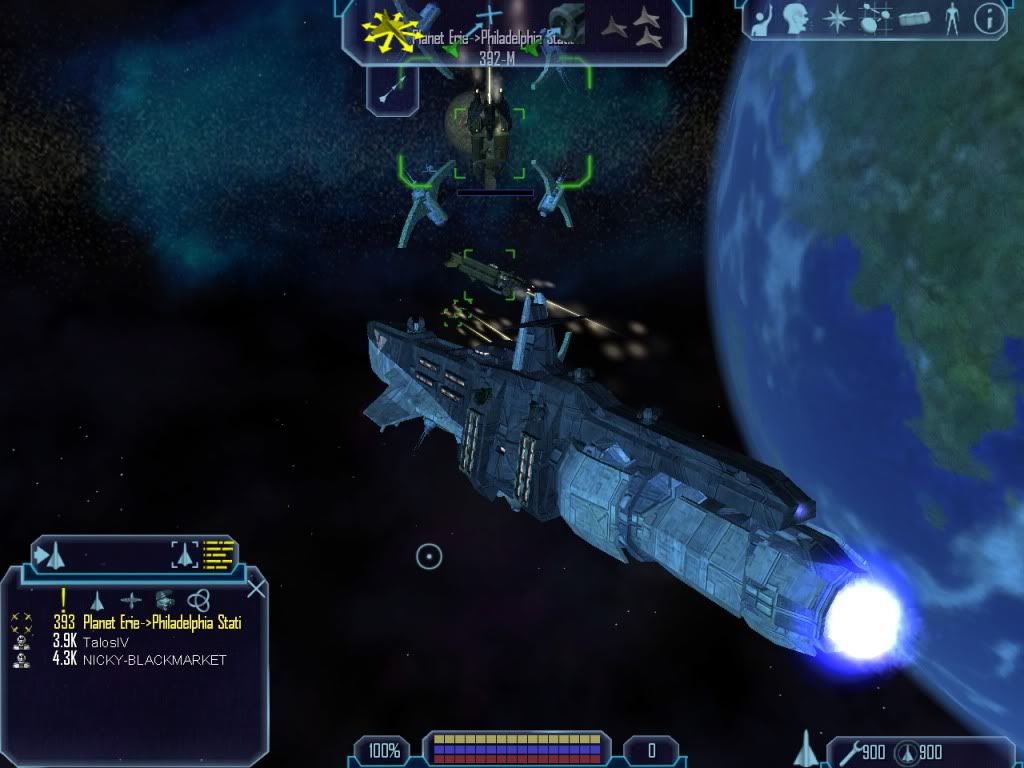
Task: Target NICKY-BLACKMARKET in the contact list
Action: [154, 660]
